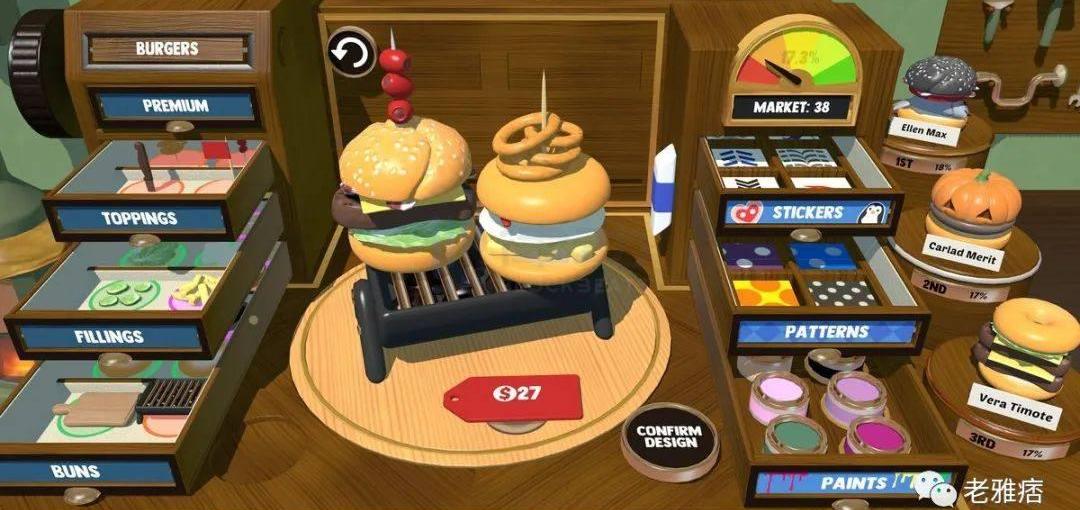The image size is (1080, 510).
Task: Open the Patterns drawer label
Action: 826,331
